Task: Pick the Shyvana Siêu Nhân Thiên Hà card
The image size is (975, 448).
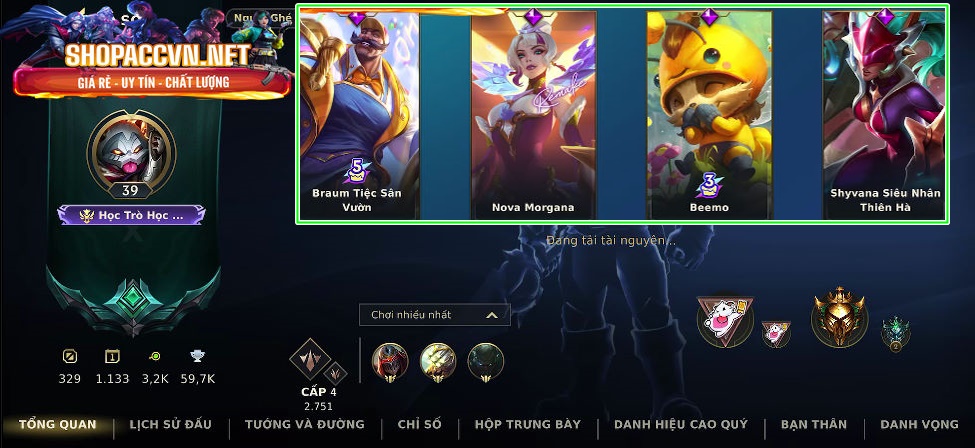Action: coord(884,115)
